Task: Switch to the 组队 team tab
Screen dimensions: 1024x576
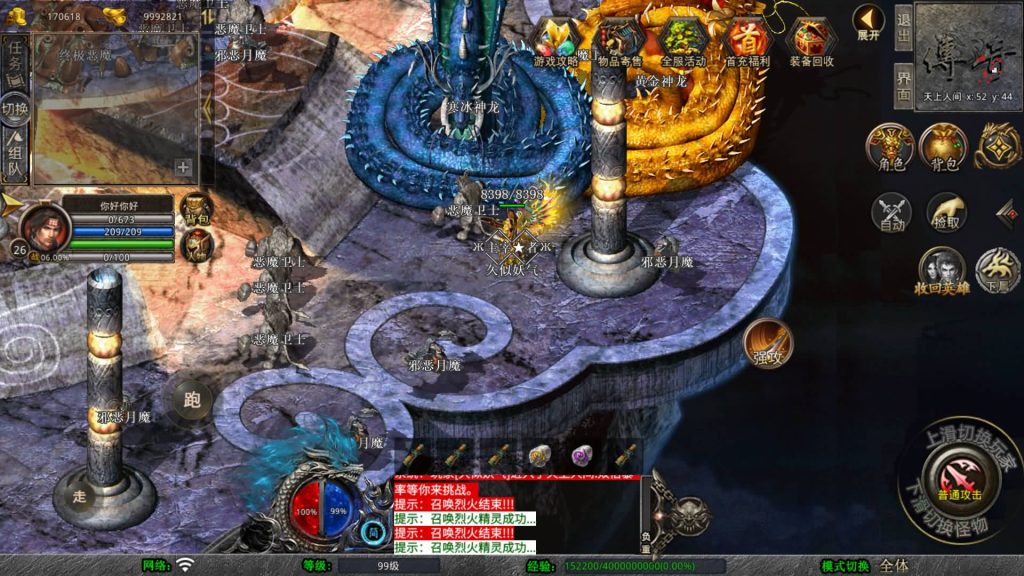Action: [x=15, y=159]
